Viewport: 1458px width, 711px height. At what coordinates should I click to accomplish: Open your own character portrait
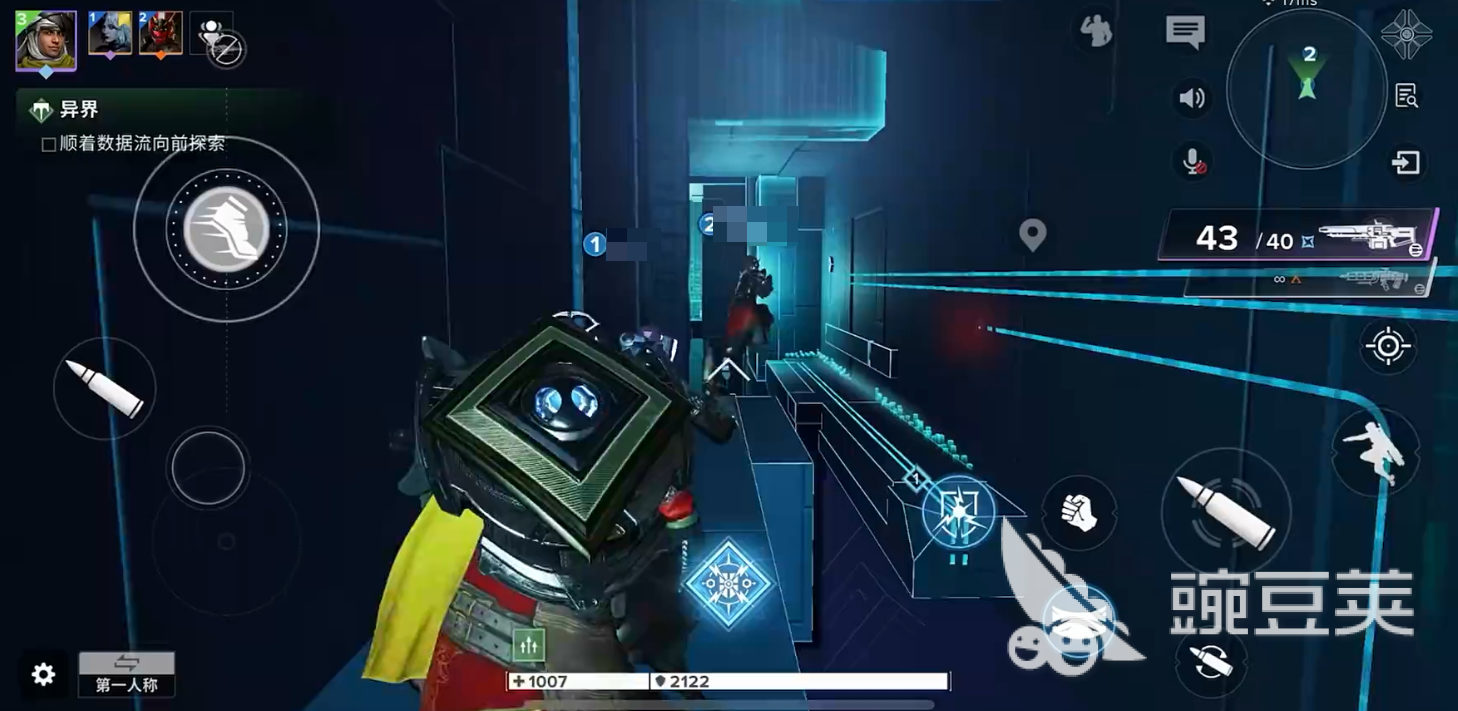(x=45, y=40)
